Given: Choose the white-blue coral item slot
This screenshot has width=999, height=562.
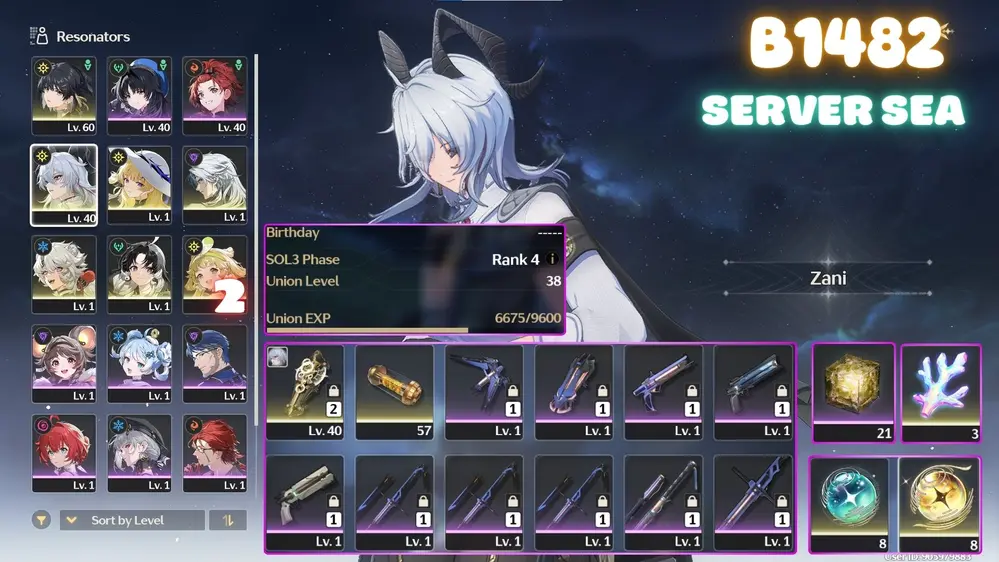Looking at the screenshot, I should point(941,391).
